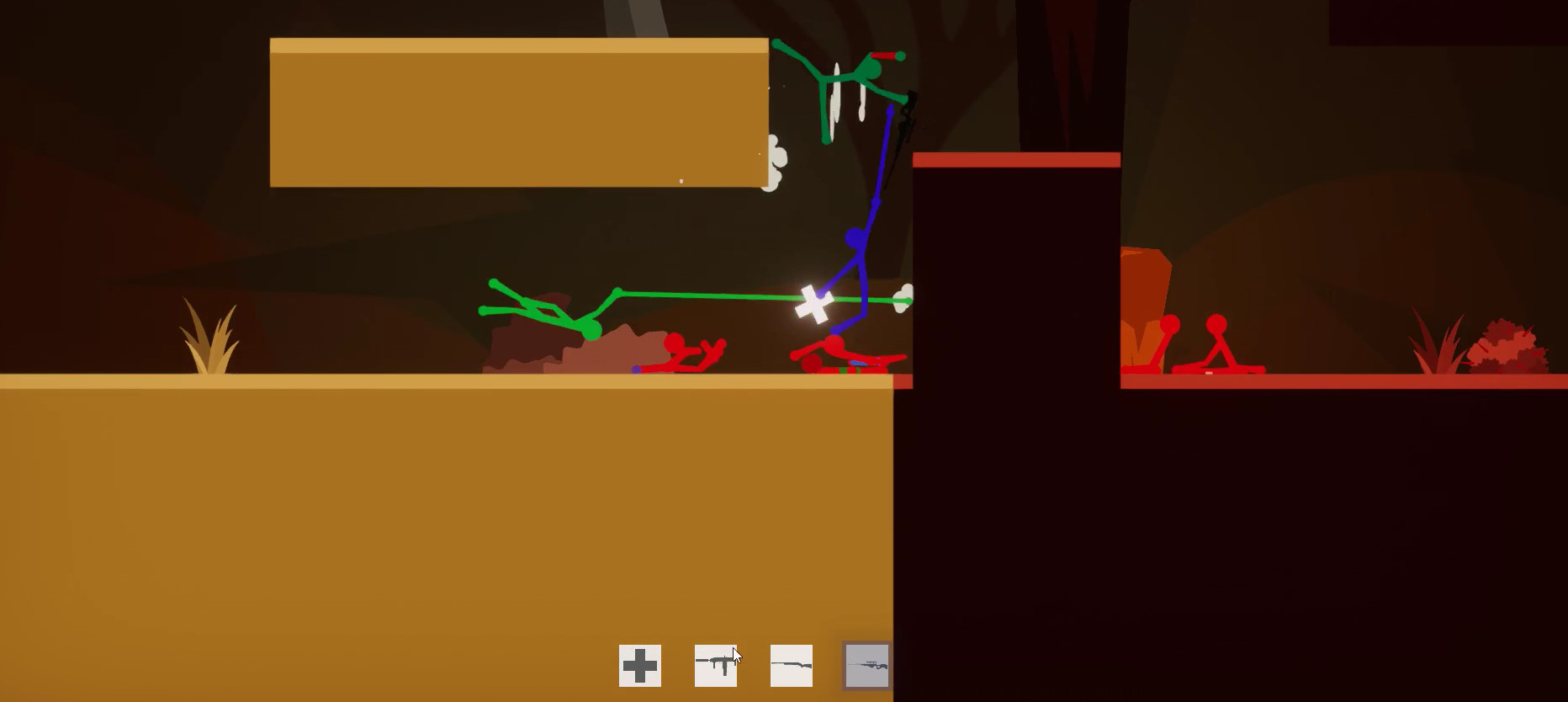Click the second slot of the weapon hotbar

point(715,665)
